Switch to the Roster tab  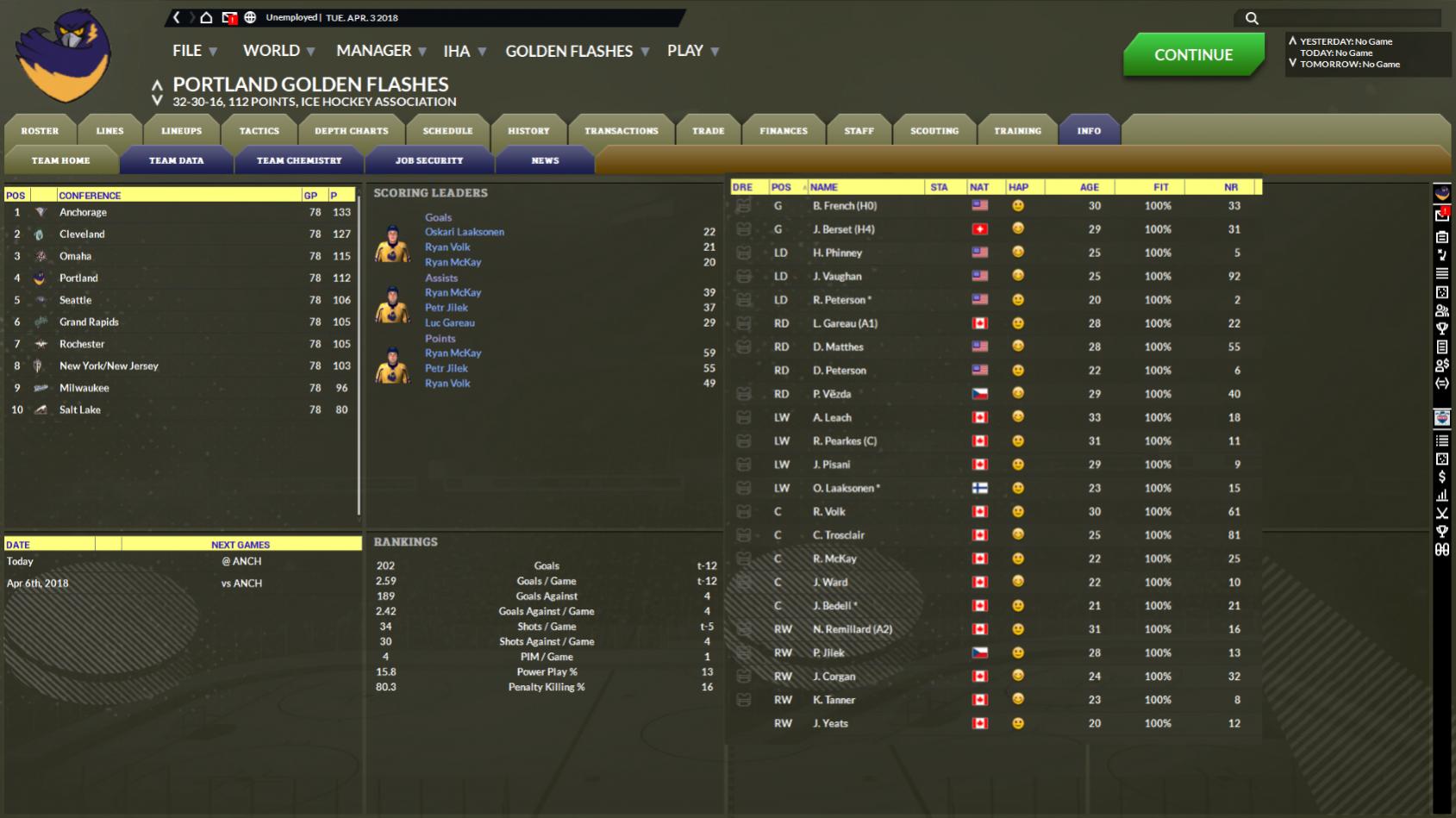tap(40, 131)
